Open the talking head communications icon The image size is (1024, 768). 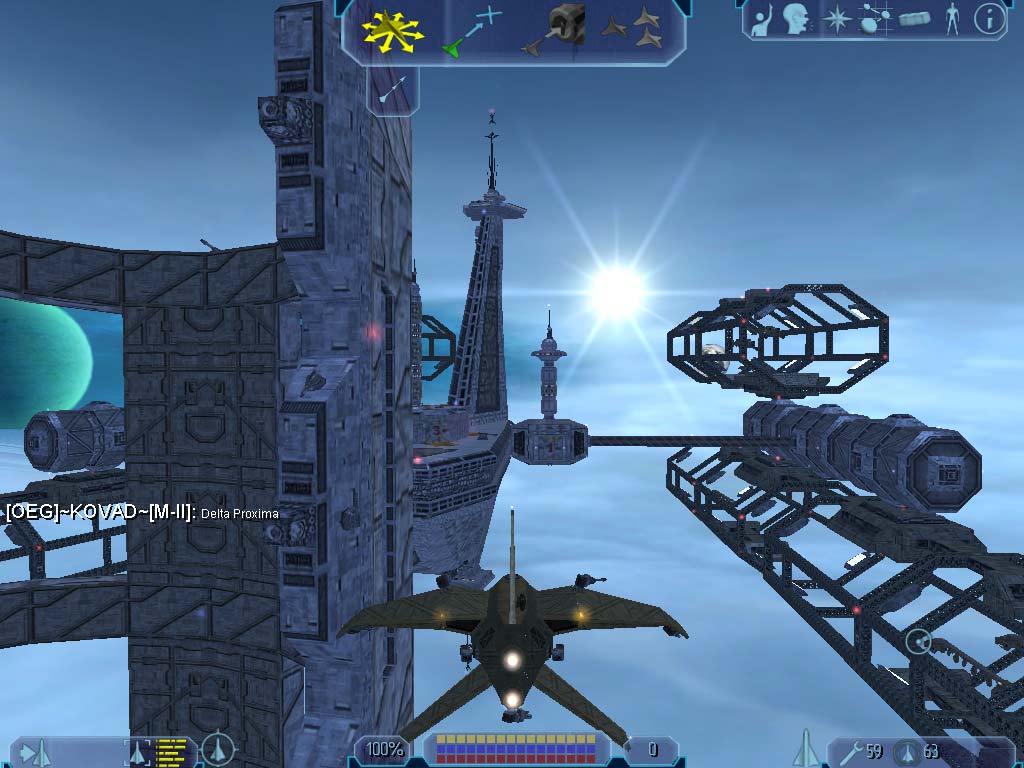(x=796, y=18)
